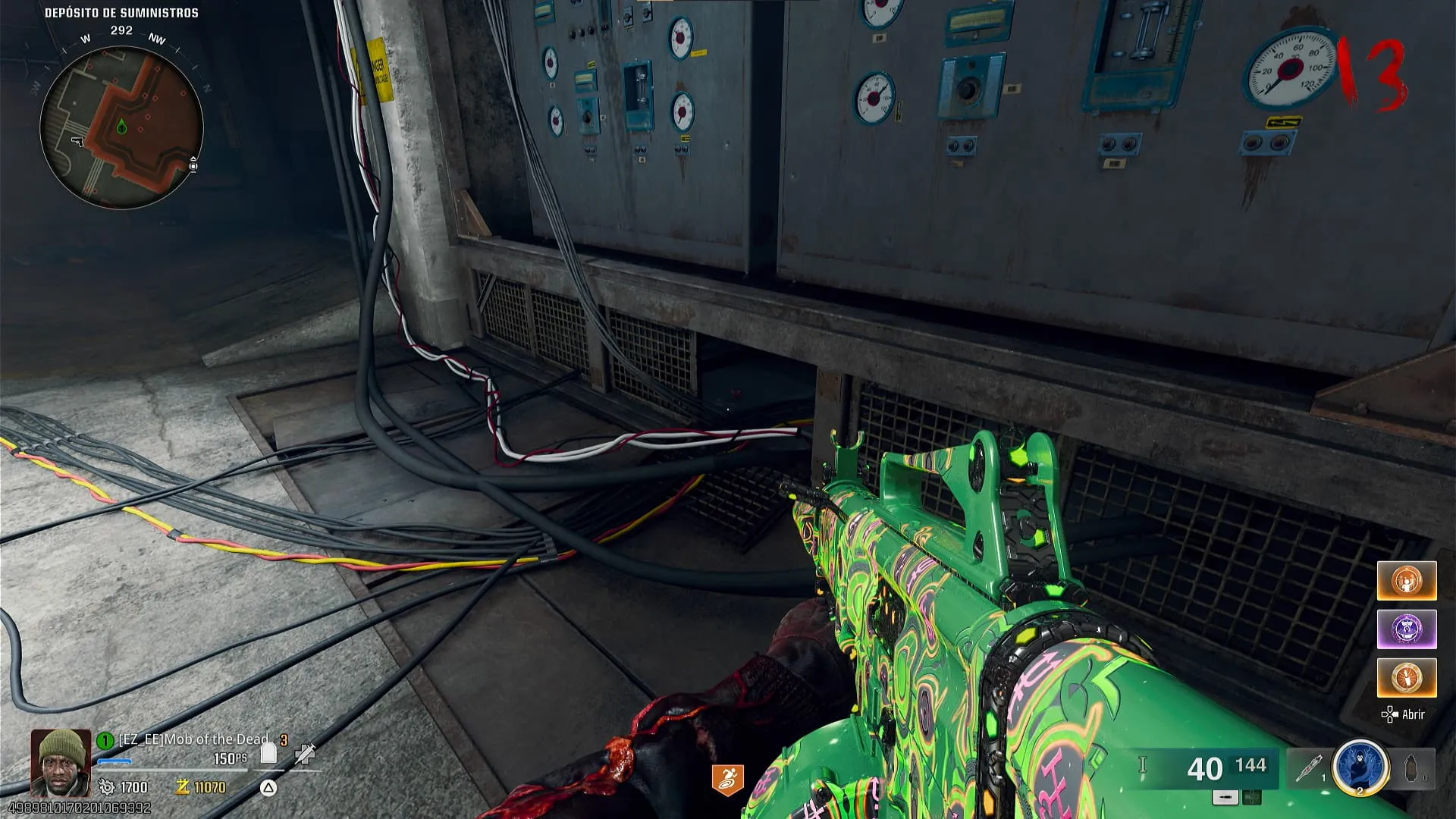Select the player character portrait
The width and height of the screenshot is (1456, 819).
tap(61, 762)
